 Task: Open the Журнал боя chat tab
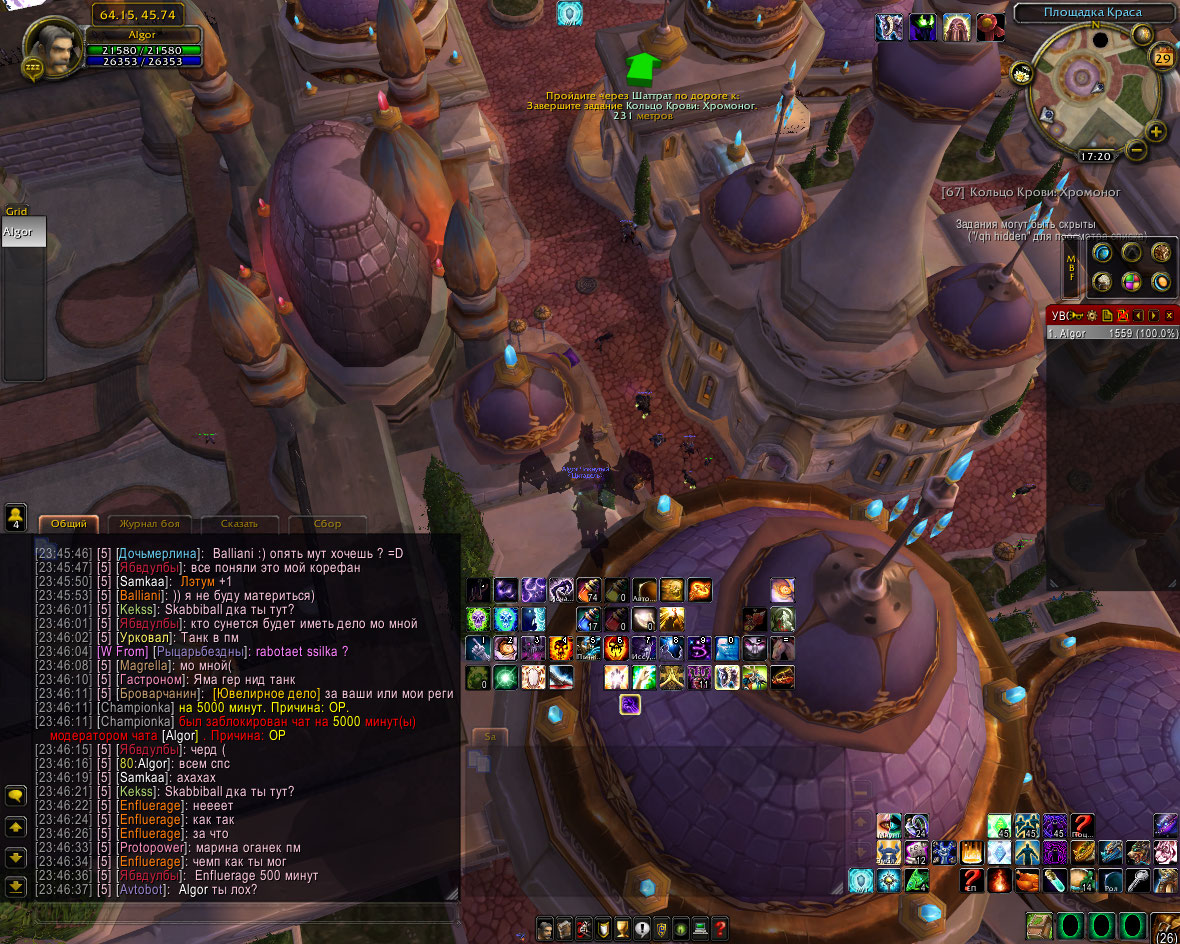pos(149,523)
